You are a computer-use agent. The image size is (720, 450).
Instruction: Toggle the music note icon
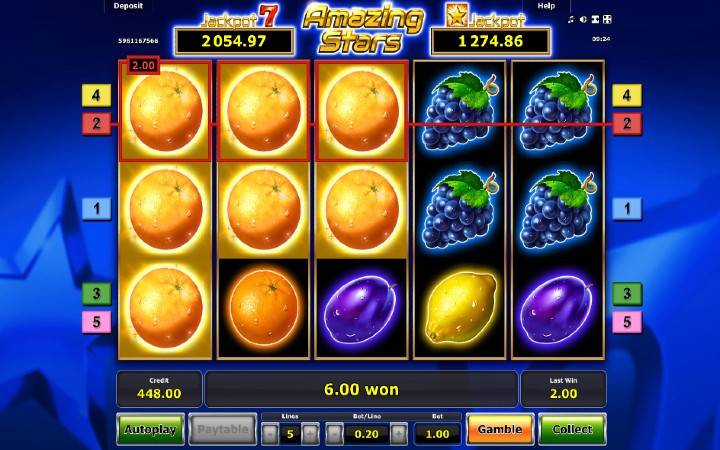pyautogui.click(x=570, y=19)
